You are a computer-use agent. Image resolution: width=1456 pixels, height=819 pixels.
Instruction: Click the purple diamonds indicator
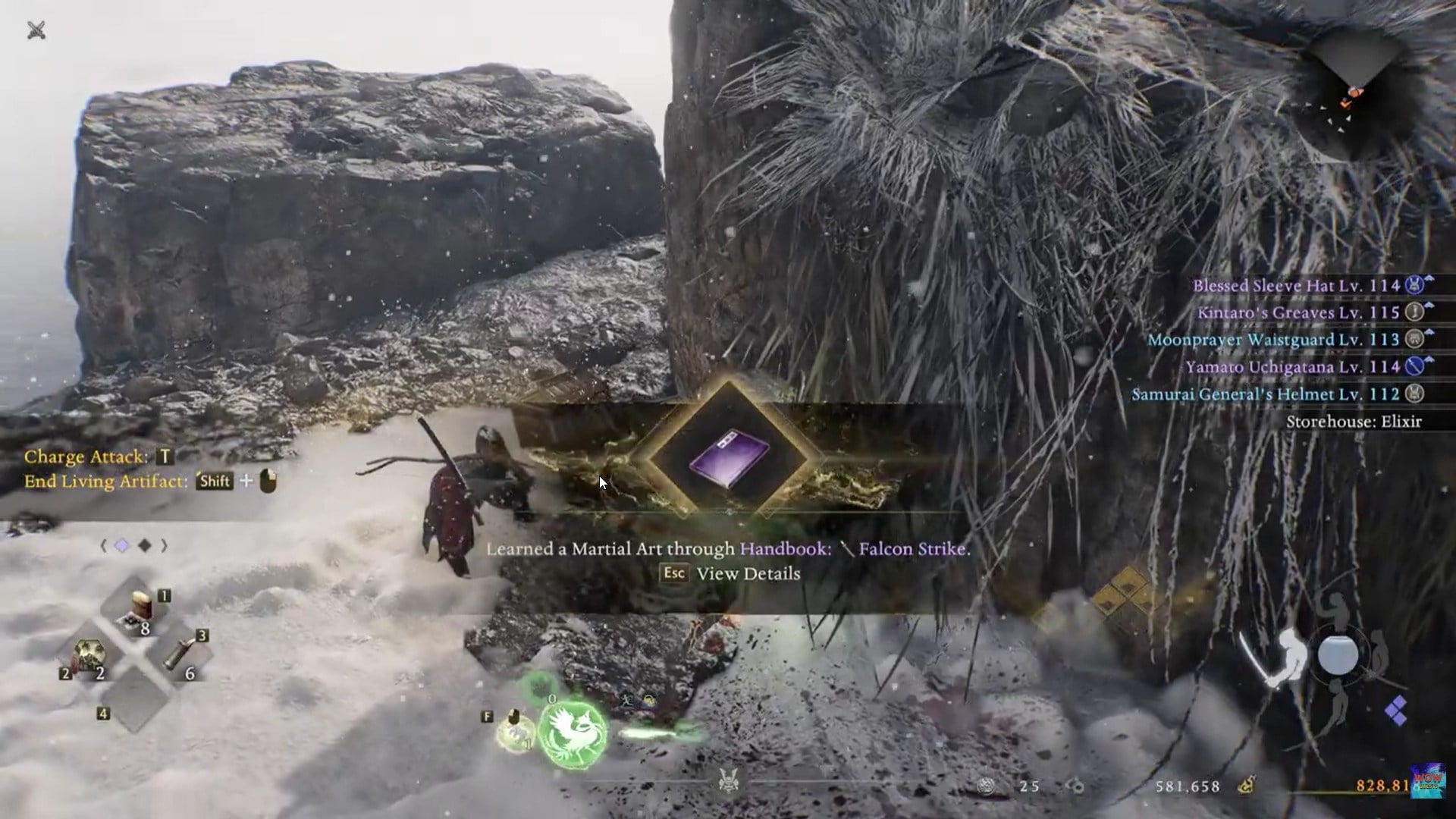pos(1395,711)
